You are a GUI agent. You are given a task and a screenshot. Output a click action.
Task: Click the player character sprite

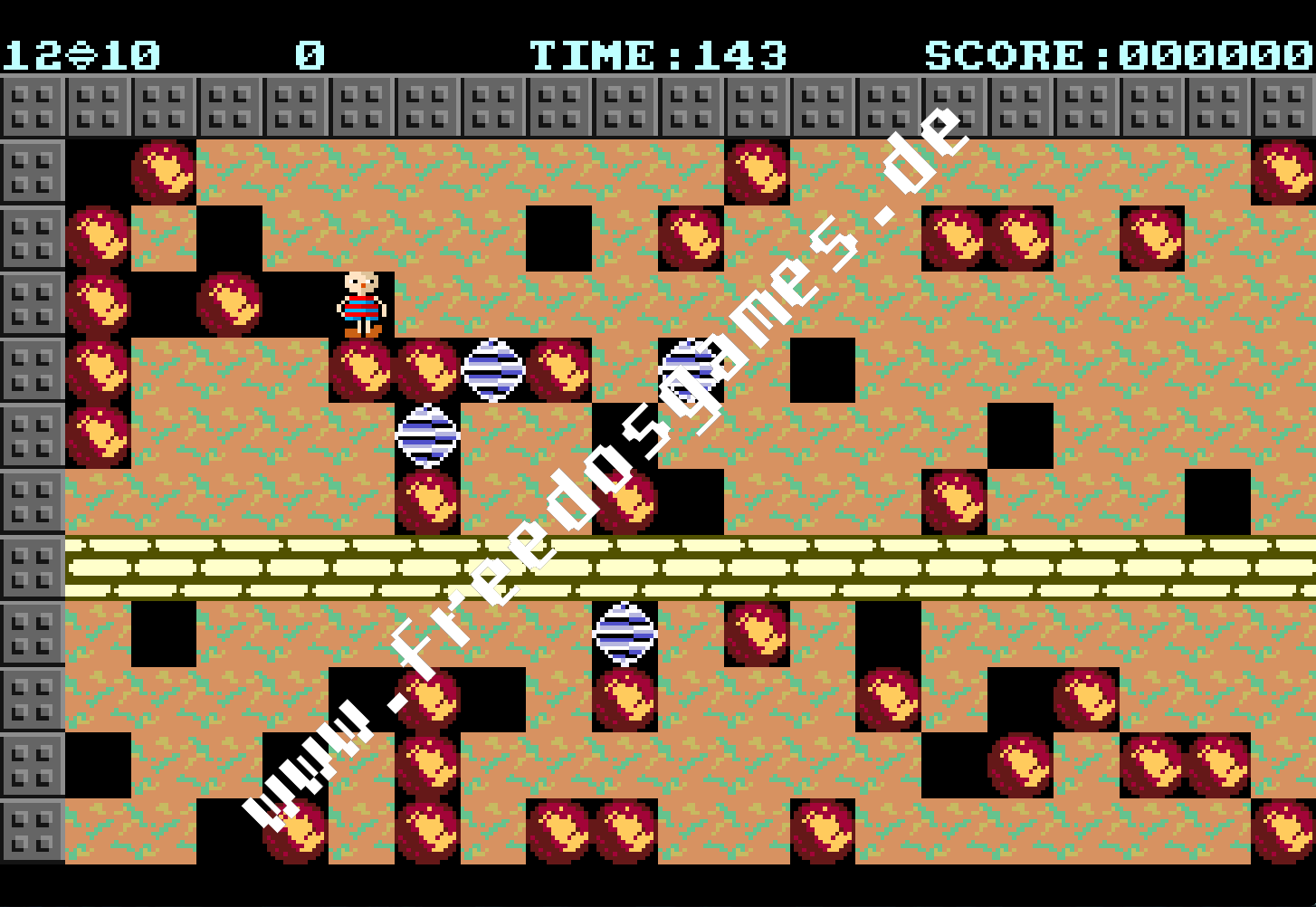click(361, 304)
